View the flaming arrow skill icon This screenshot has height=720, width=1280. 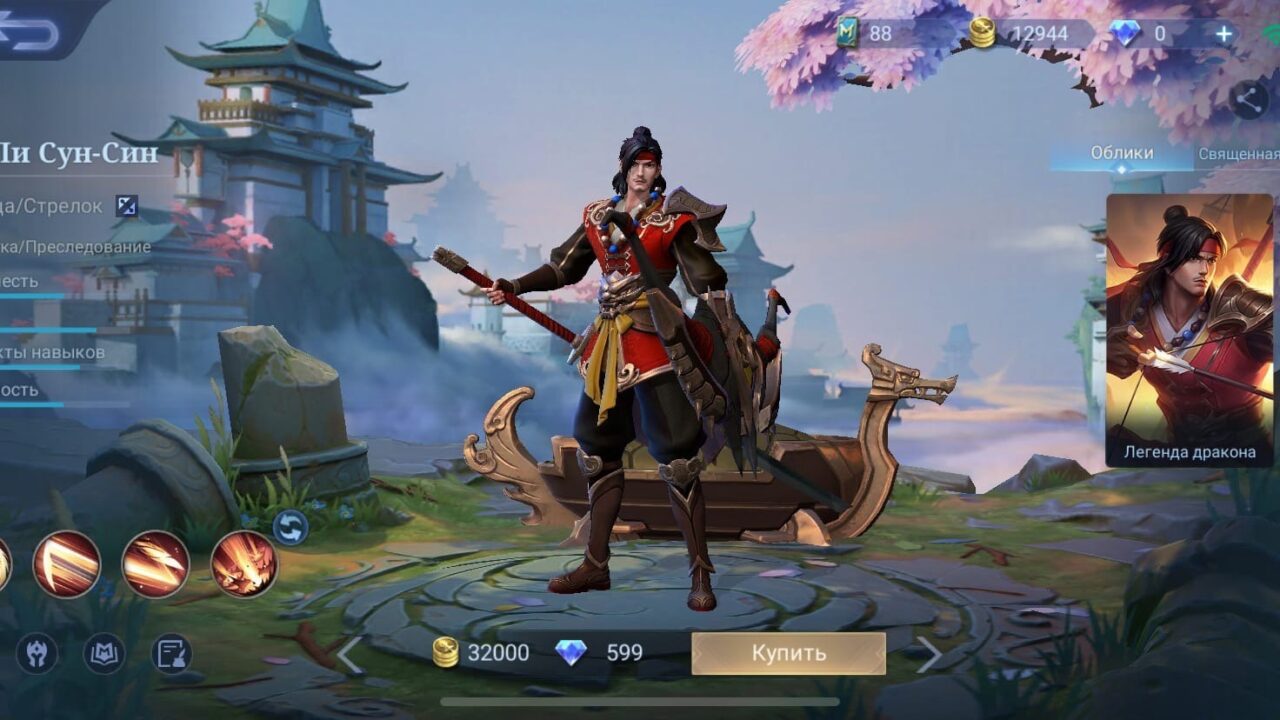155,564
